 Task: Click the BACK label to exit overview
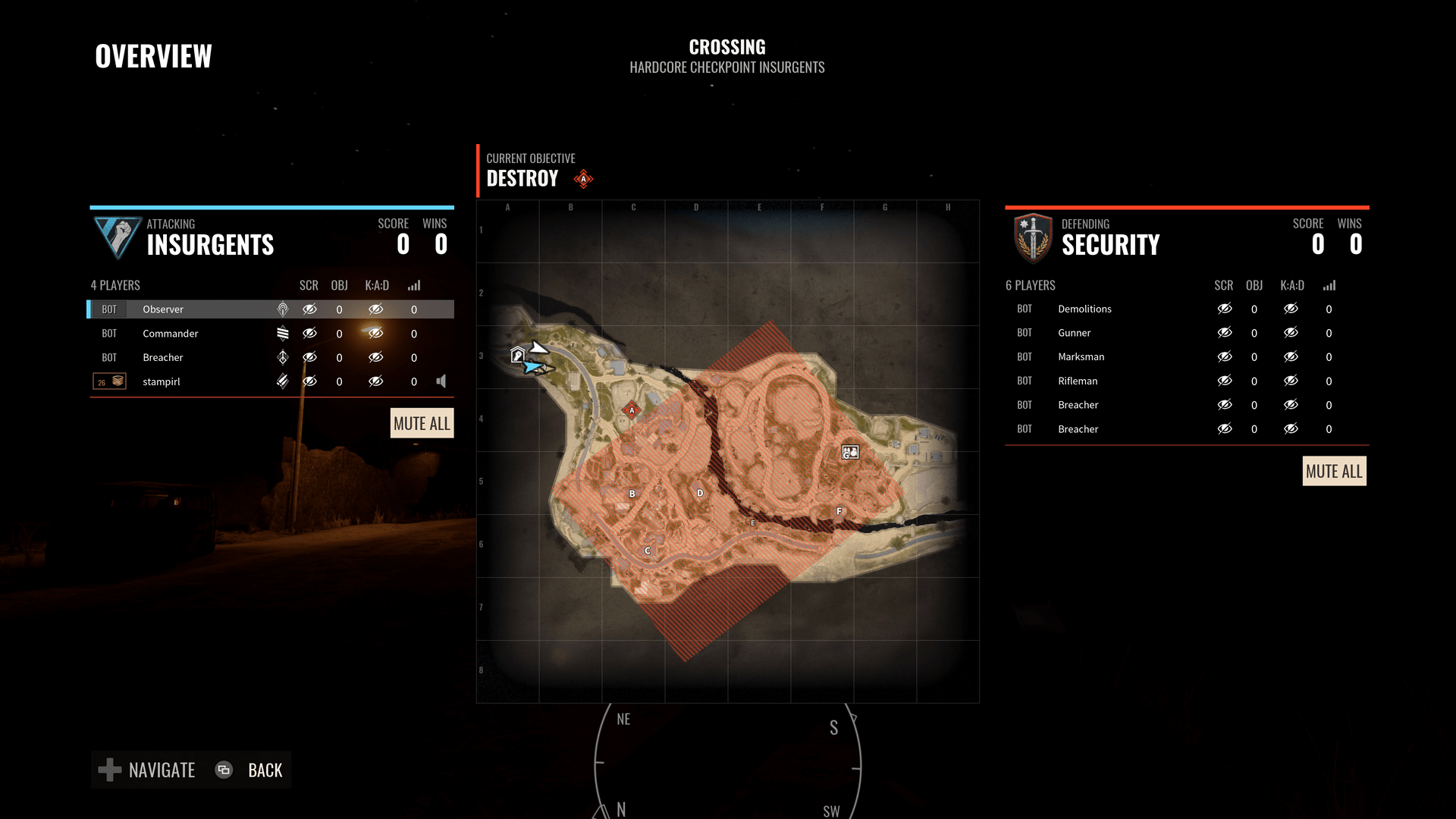click(265, 770)
